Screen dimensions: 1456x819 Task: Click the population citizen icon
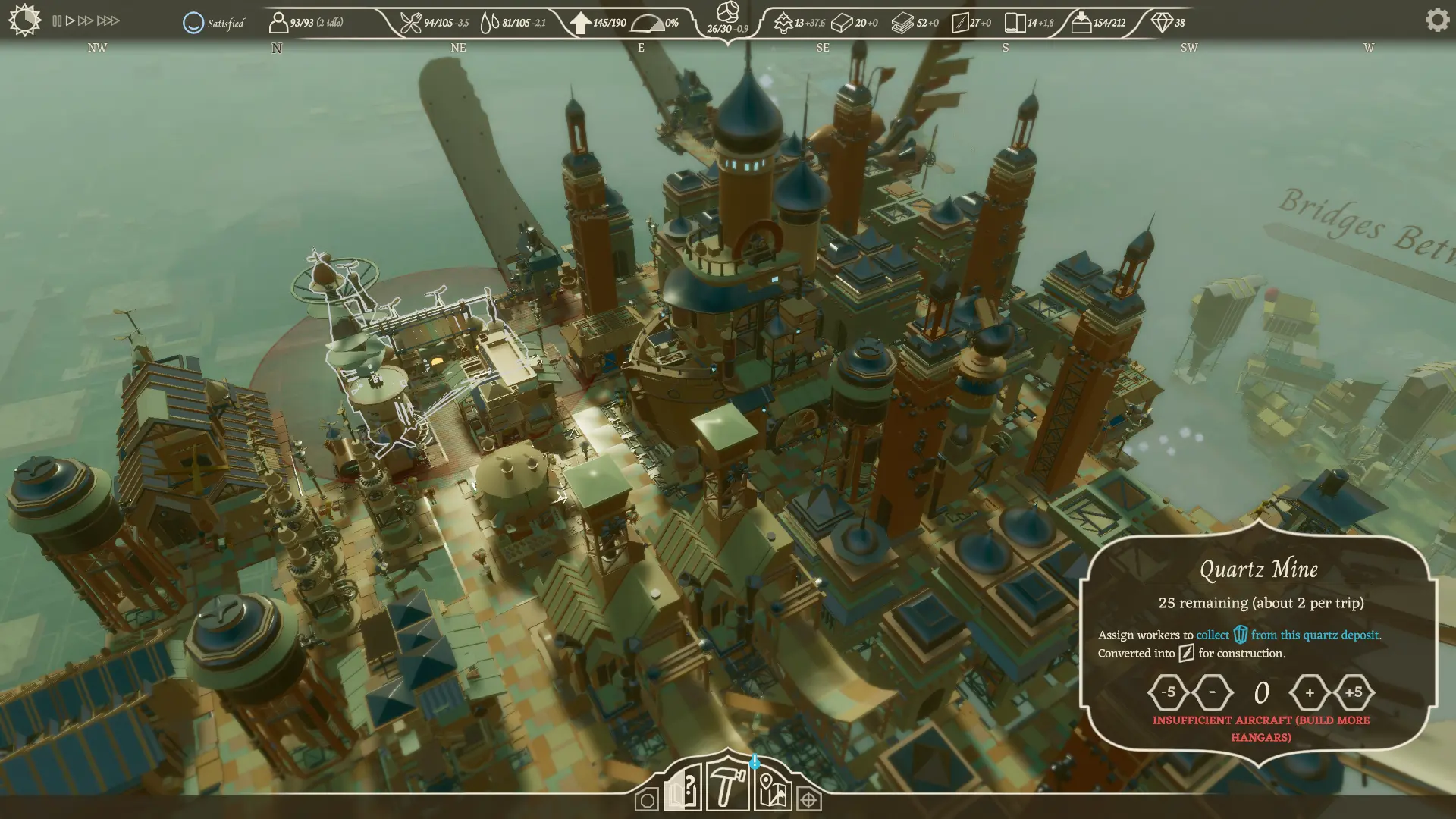click(278, 23)
